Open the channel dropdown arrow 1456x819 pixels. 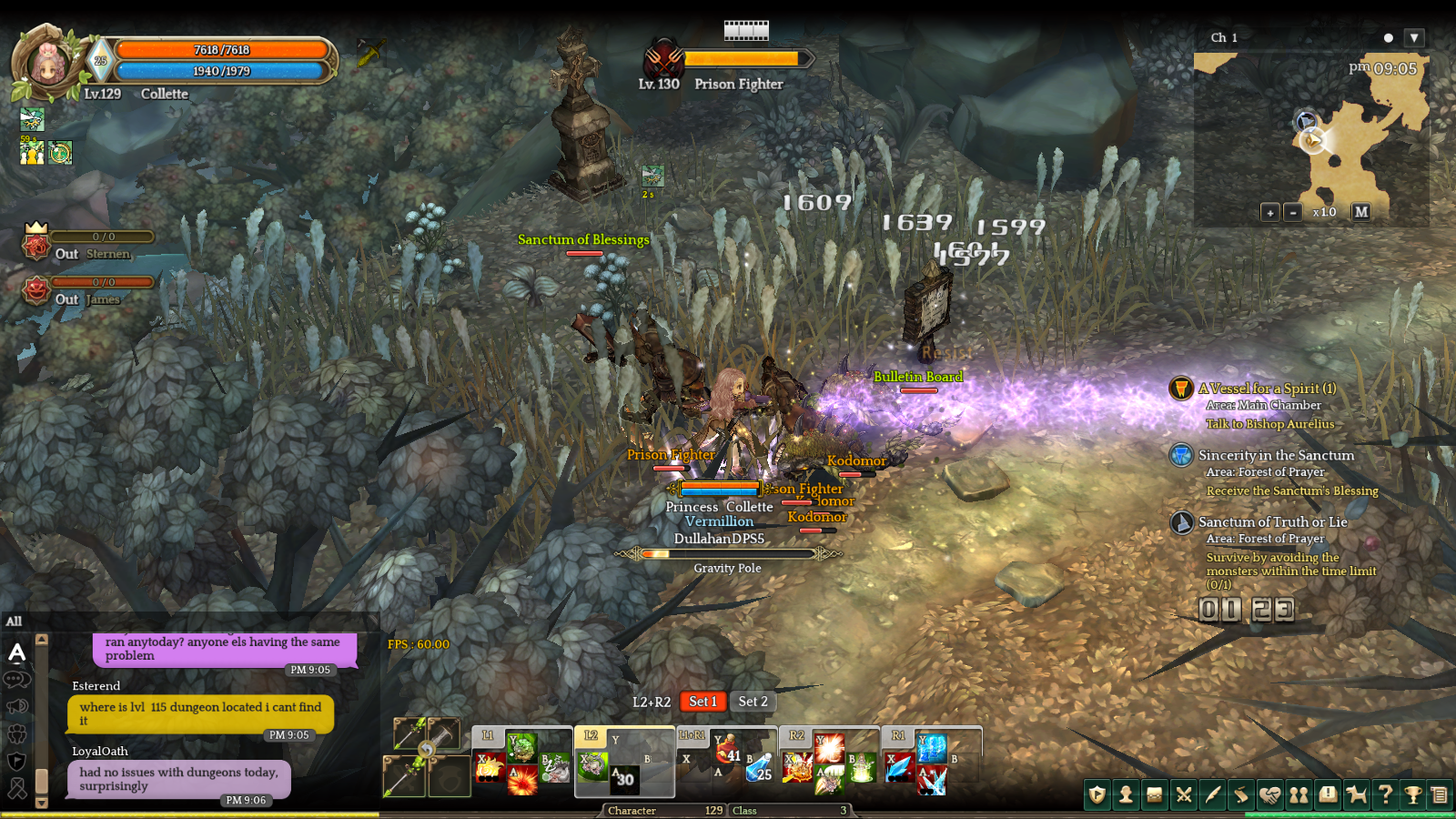1413,38
